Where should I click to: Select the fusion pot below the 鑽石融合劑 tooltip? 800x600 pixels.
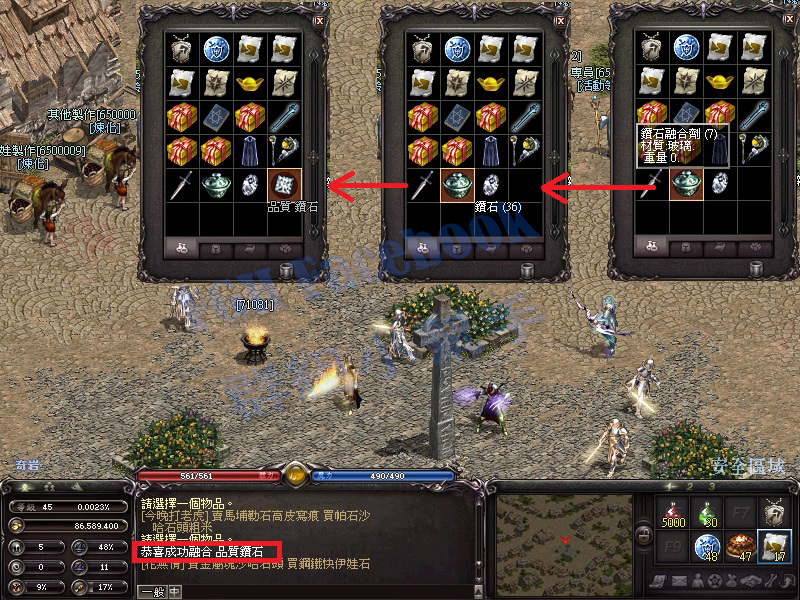pyautogui.click(x=686, y=183)
